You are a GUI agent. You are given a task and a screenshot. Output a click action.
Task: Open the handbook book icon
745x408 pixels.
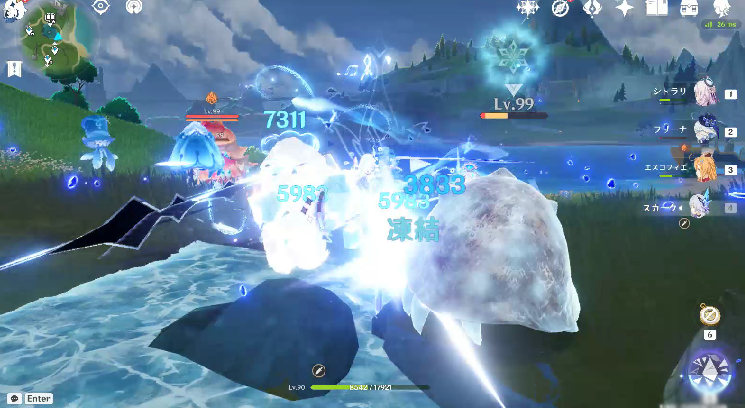pos(656,8)
